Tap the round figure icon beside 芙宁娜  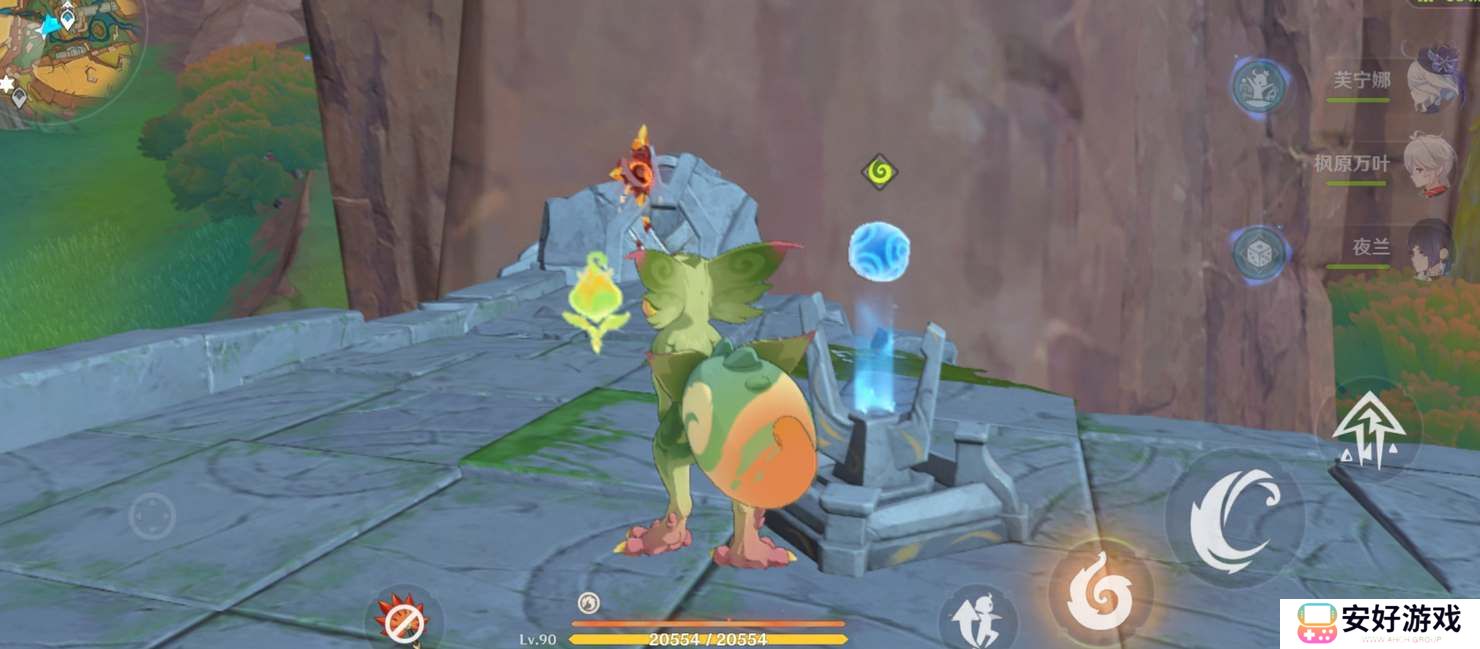[1258, 85]
